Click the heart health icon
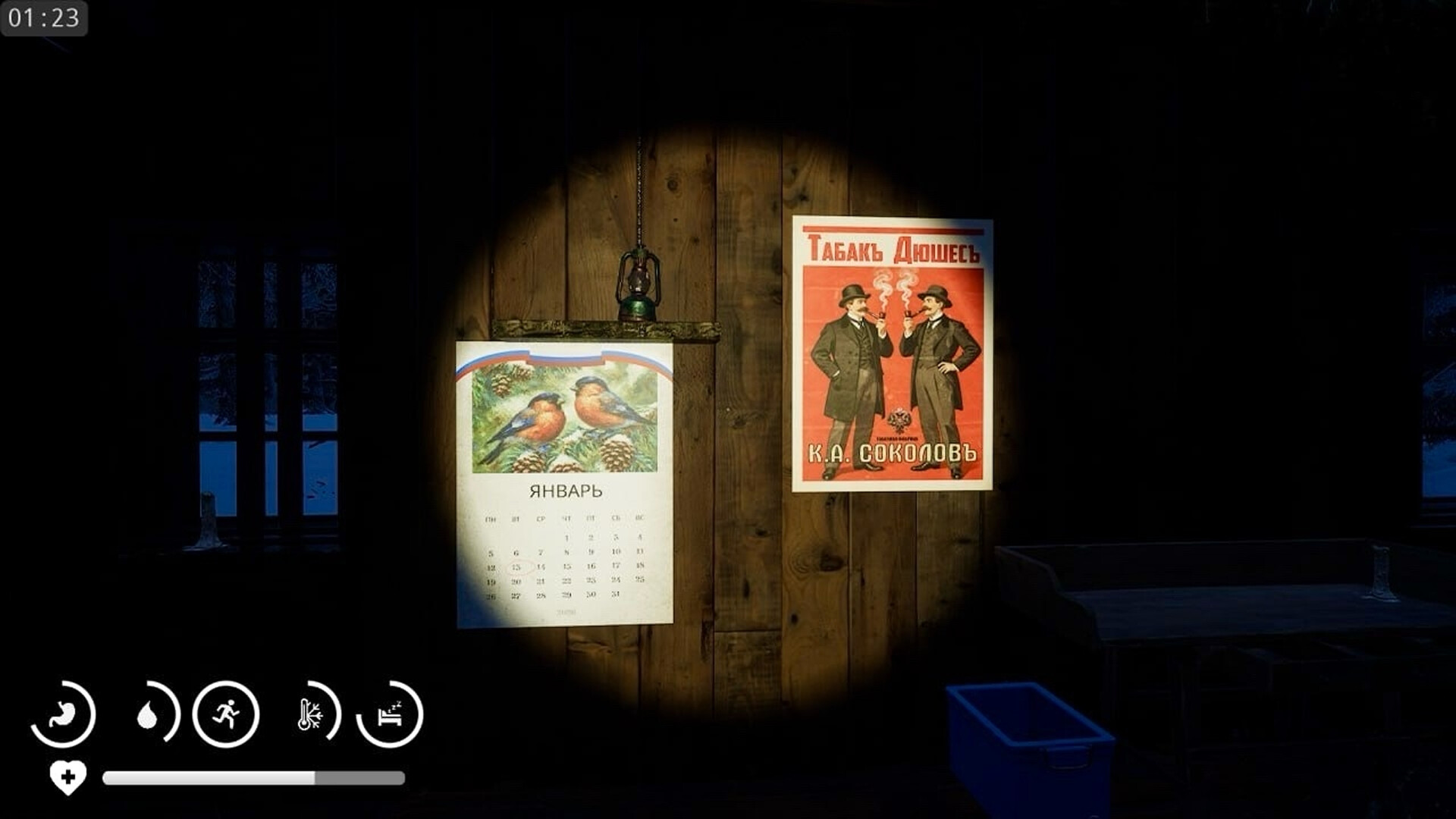Screen dimensions: 1456x819 coord(67,777)
